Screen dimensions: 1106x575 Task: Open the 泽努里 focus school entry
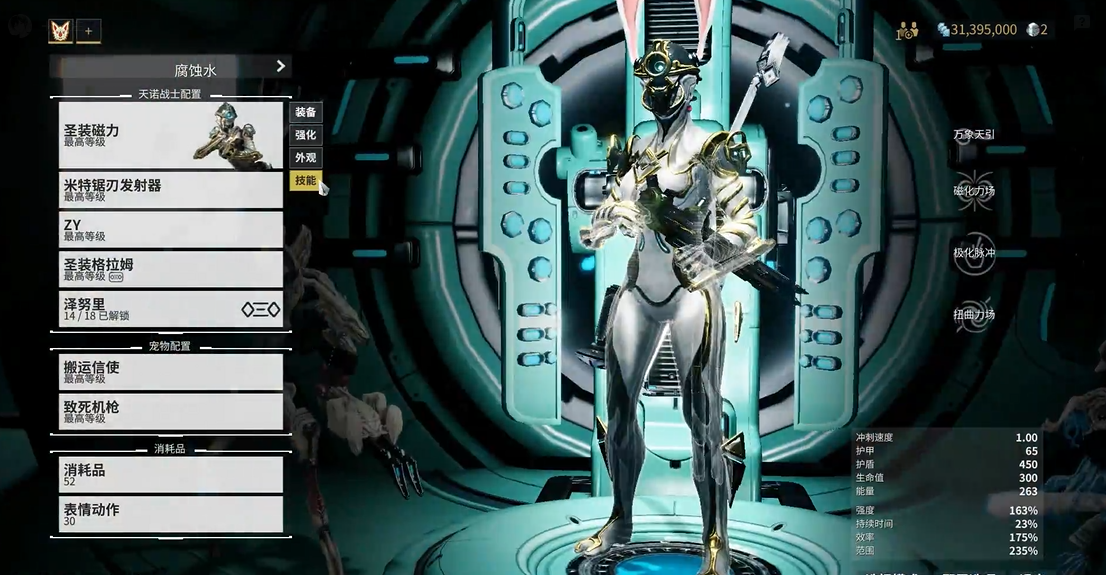[170, 309]
